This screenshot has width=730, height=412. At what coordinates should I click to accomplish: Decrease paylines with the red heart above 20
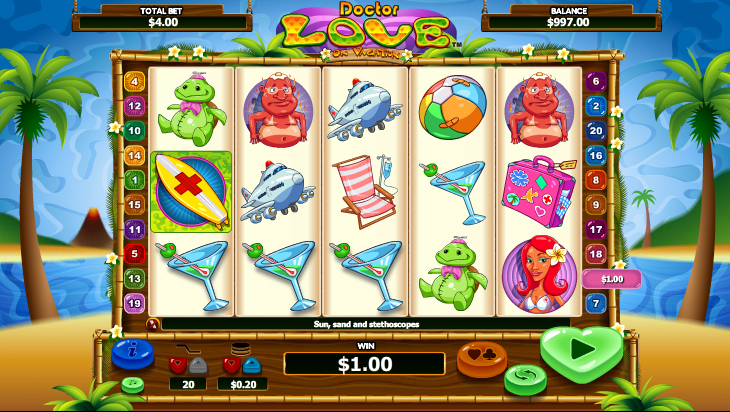pyautogui.click(x=178, y=365)
